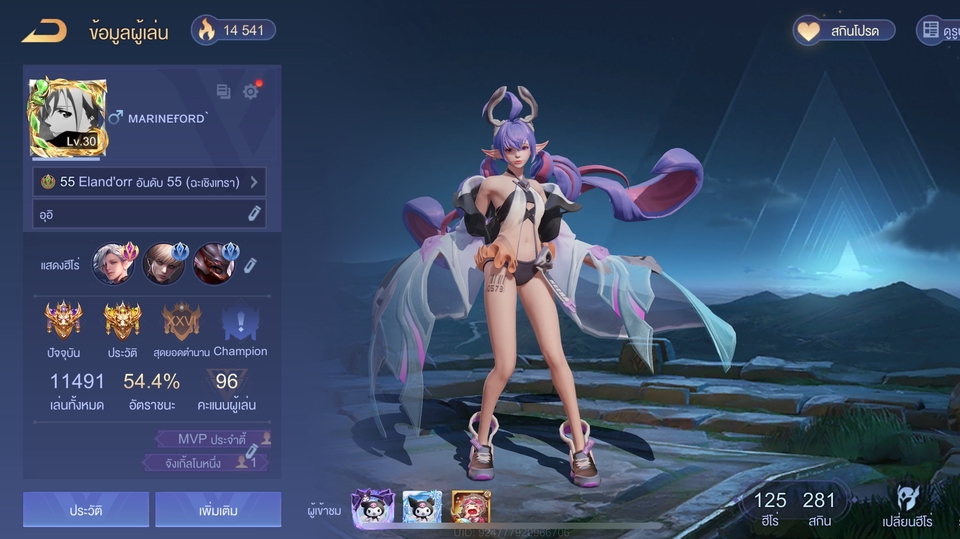This screenshot has width=960, height=539.
Task: Edit the showcased heroes list
Action: (x=251, y=264)
